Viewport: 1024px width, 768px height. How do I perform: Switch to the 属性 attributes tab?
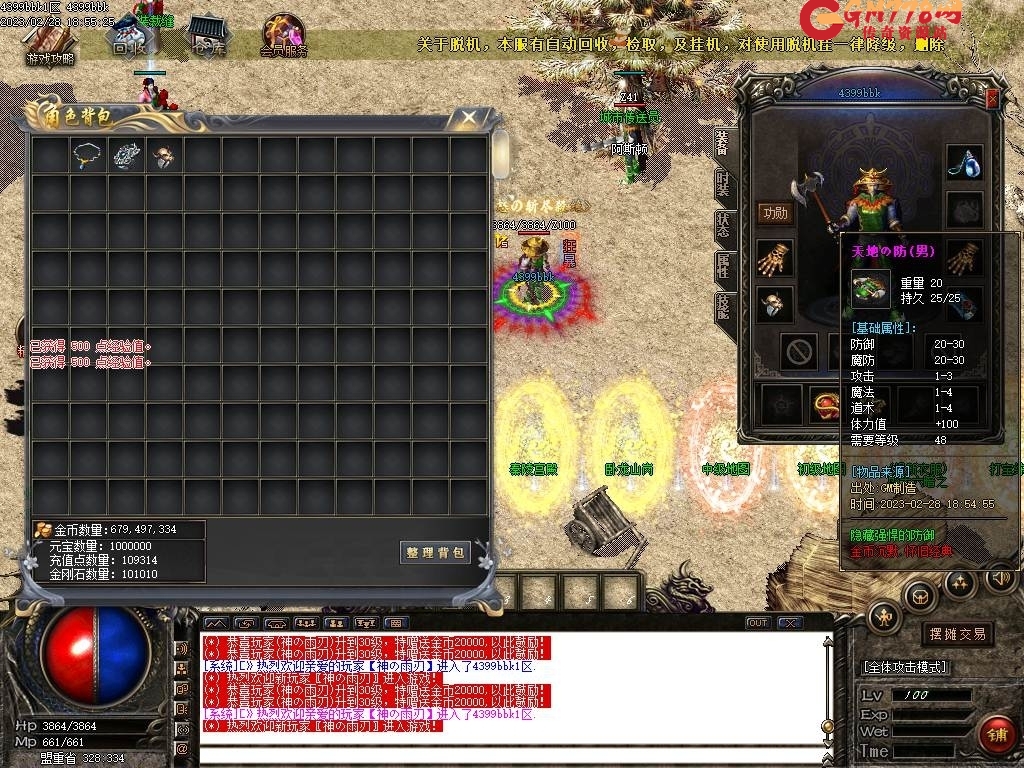pos(723,266)
